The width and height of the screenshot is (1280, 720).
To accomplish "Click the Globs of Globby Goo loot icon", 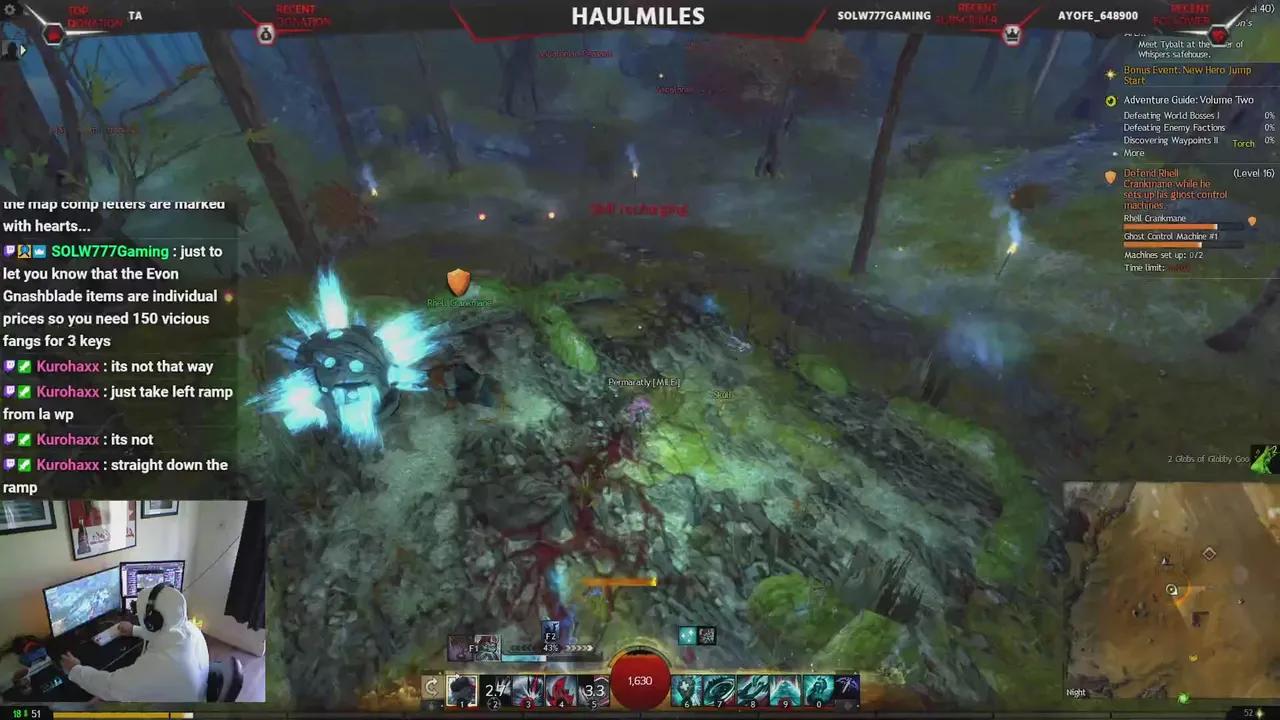I will pos(1262,458).
